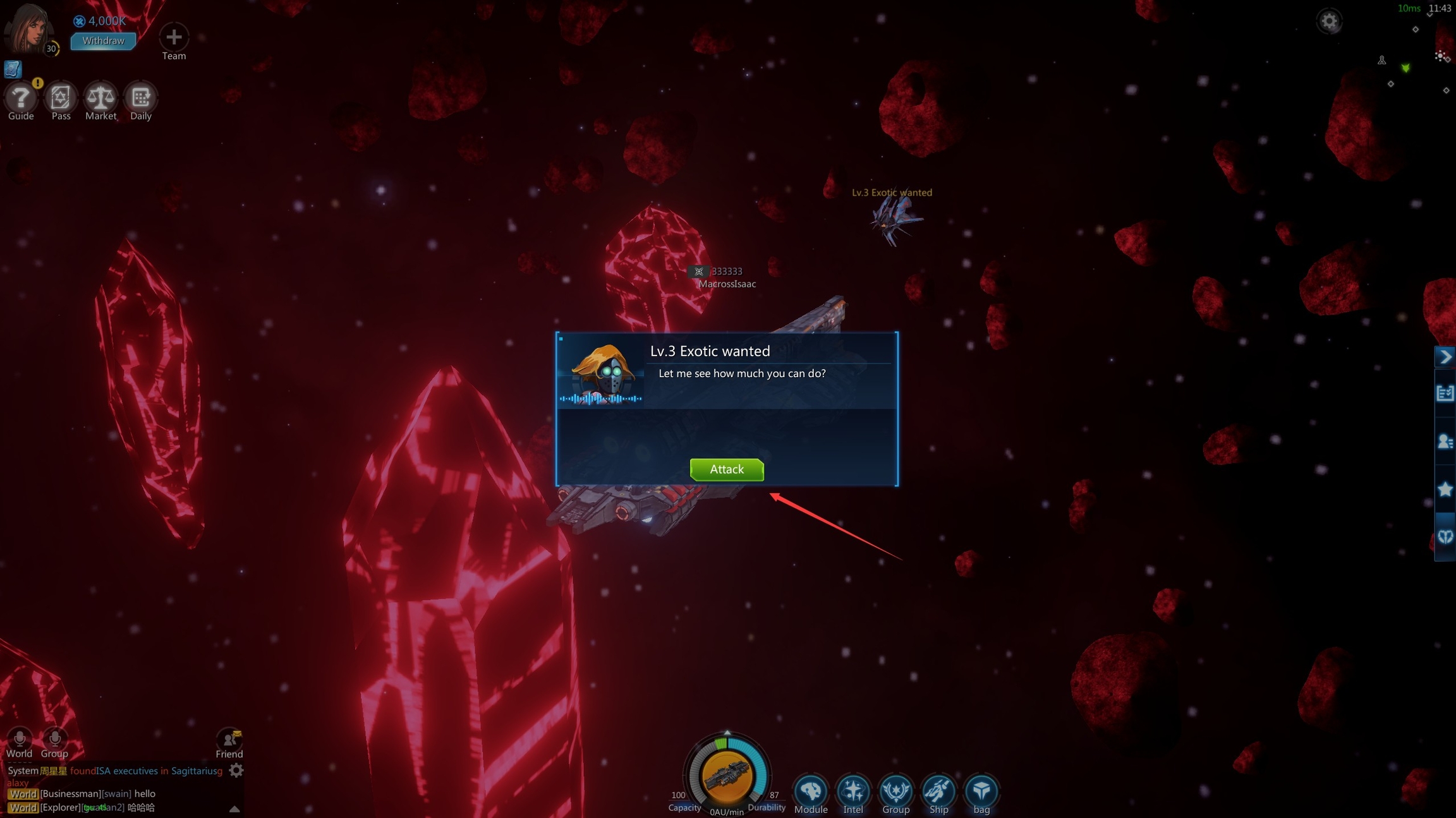The height and width of the screenshot is (818, 1456).
Task: Show the Daily tasks
Action: point(140,98)
